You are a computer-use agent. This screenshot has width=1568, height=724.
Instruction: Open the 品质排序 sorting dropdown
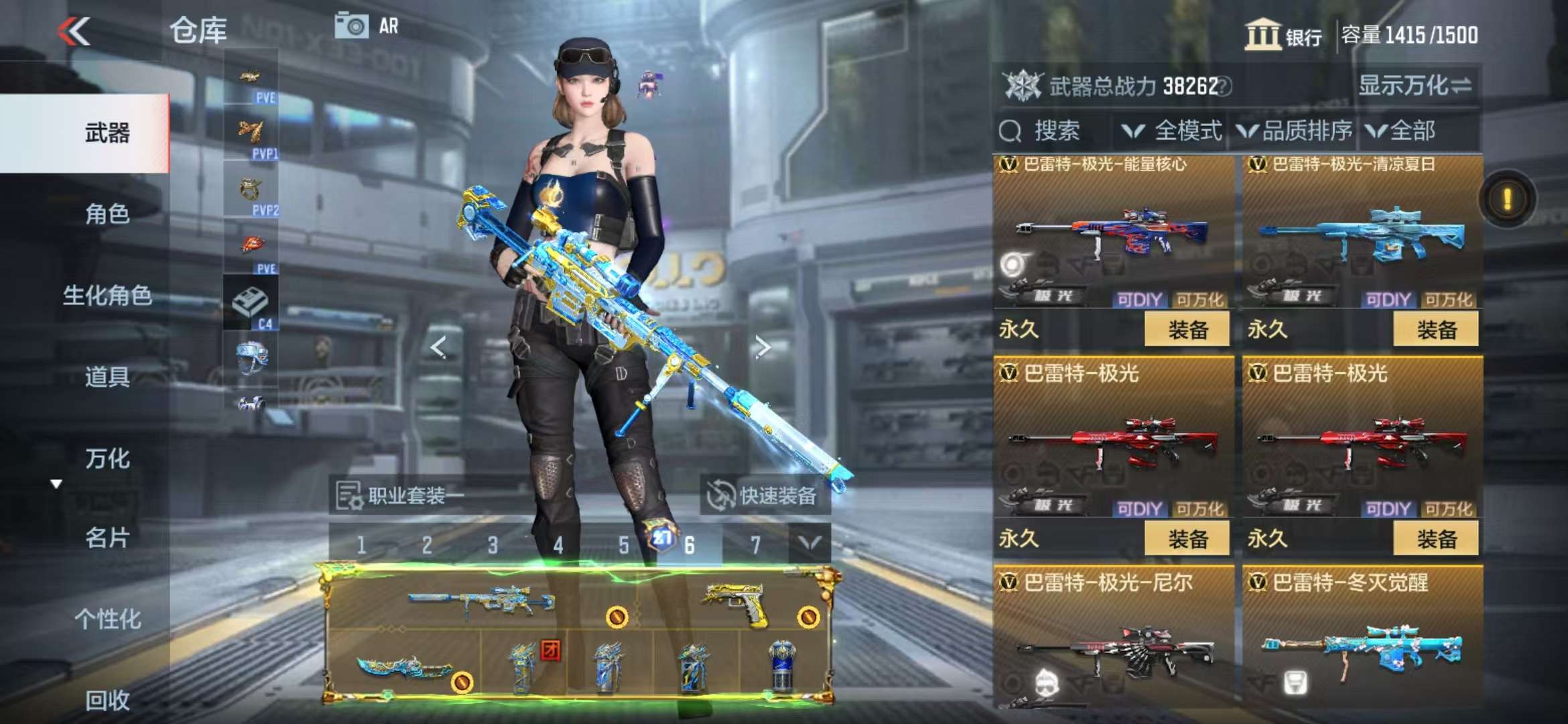pos(1295,131)
